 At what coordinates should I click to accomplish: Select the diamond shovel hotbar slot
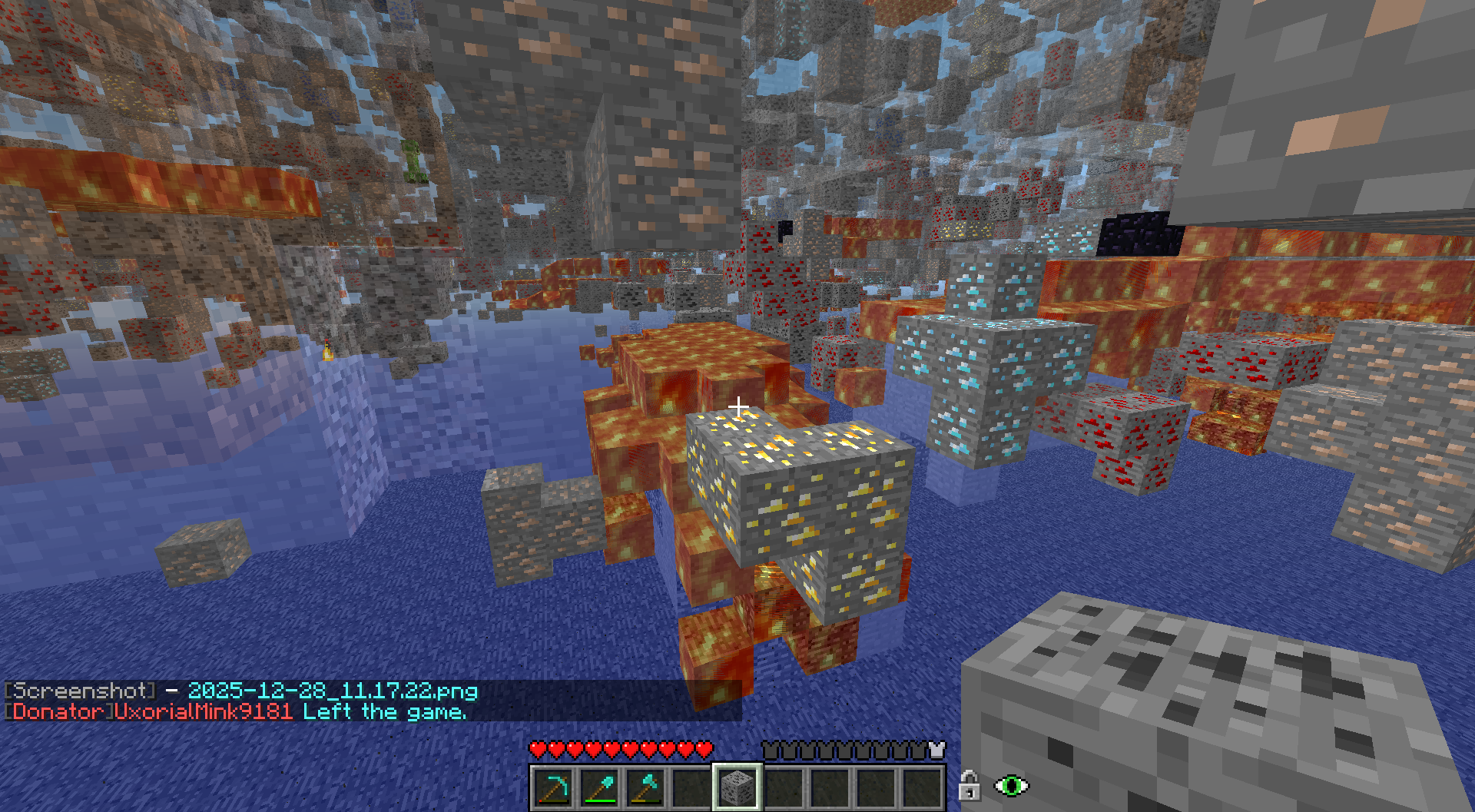[600, 787]
